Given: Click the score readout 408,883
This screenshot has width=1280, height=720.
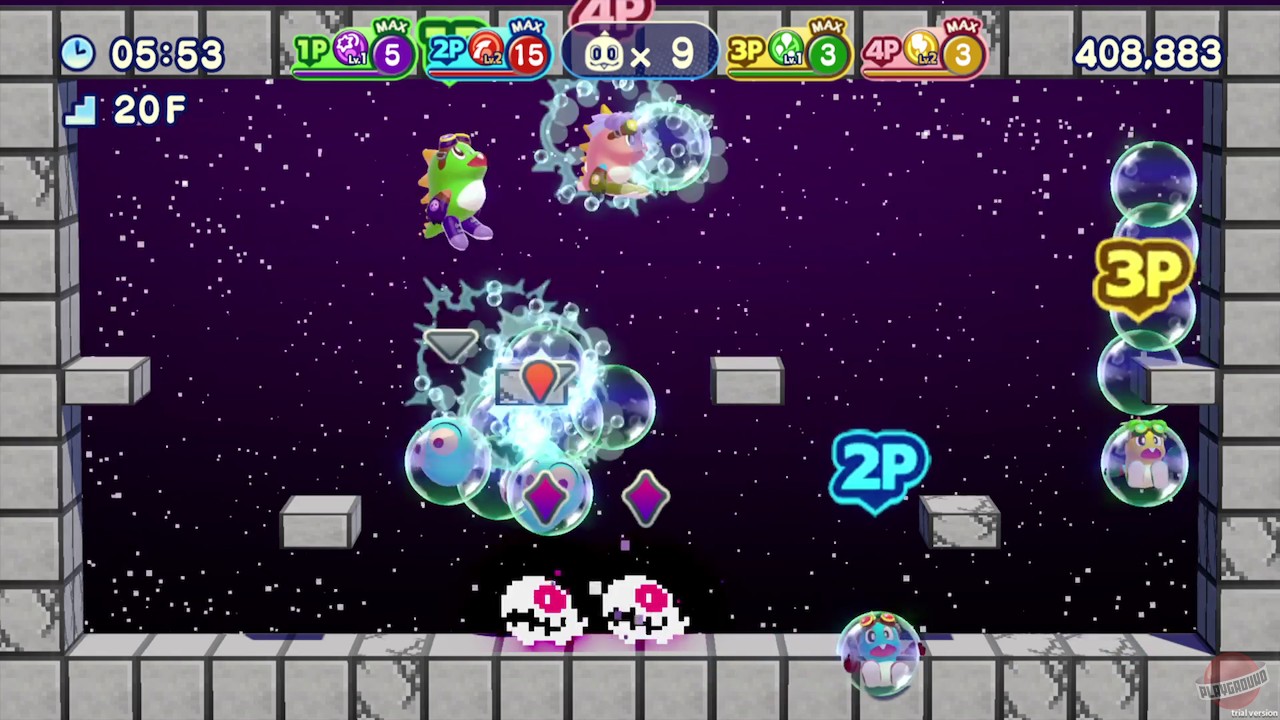Looking at the screenshot, I should pos(1148,55).
